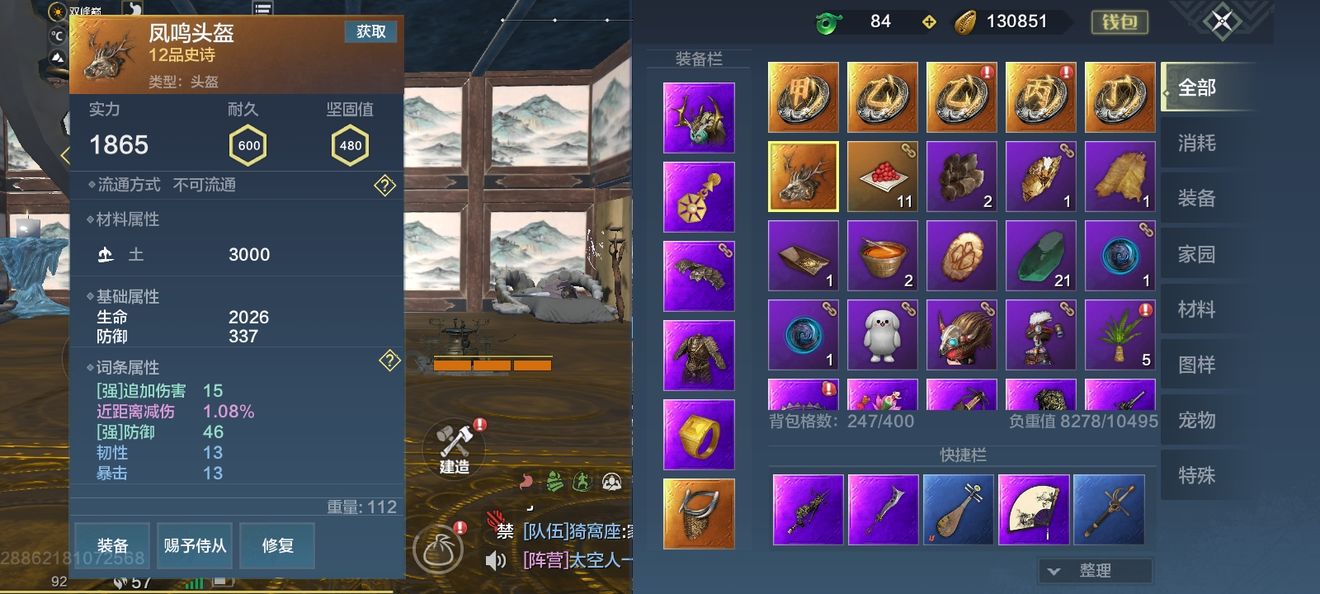This screenshot has width=1320, height=594.
Task: Sort the bag with 整理
Action: (1095, 571)
